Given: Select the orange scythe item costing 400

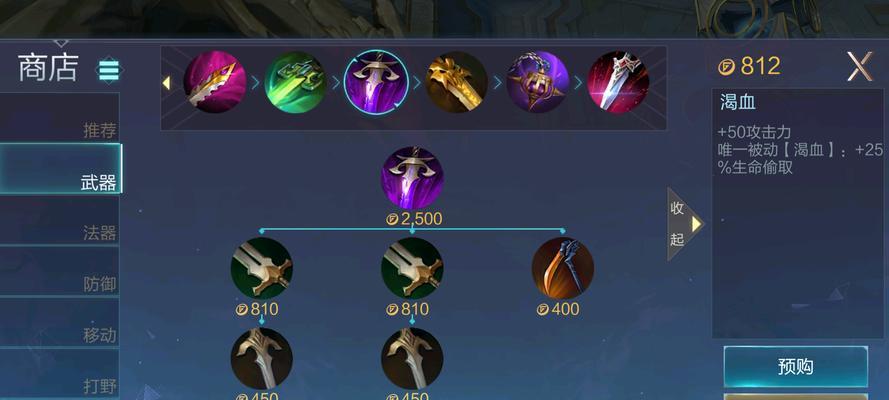Looking at the screenshot, I should (562, 268).
